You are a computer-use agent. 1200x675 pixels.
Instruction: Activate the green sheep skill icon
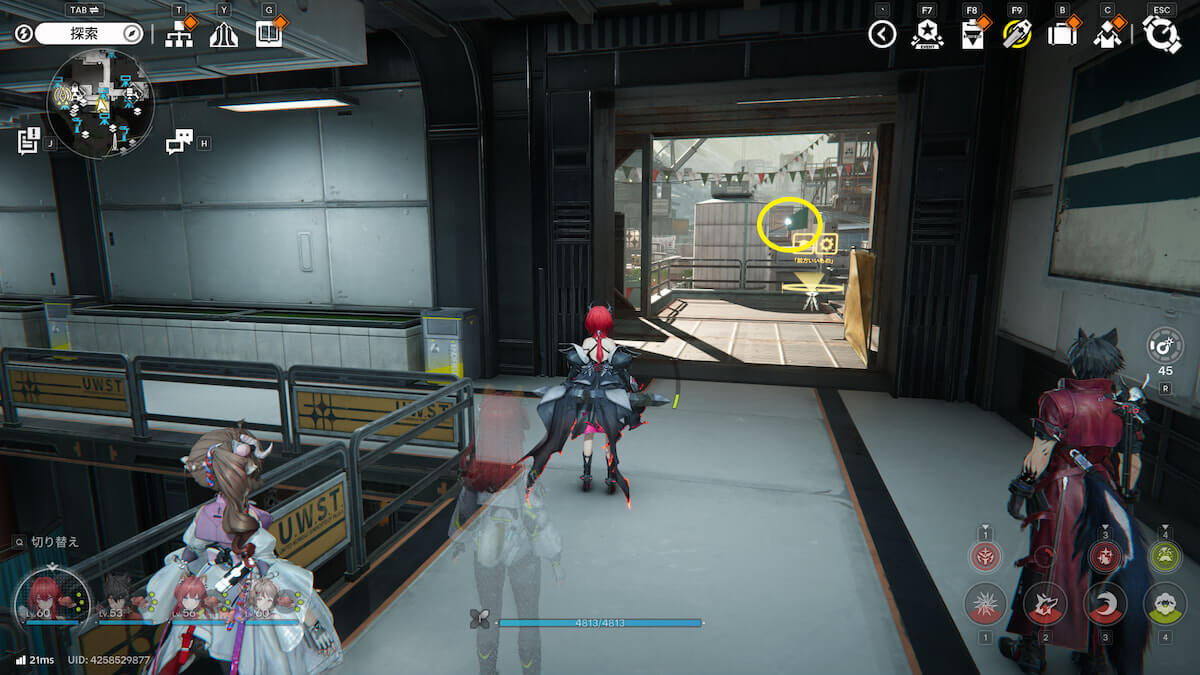click(1165, 603)
